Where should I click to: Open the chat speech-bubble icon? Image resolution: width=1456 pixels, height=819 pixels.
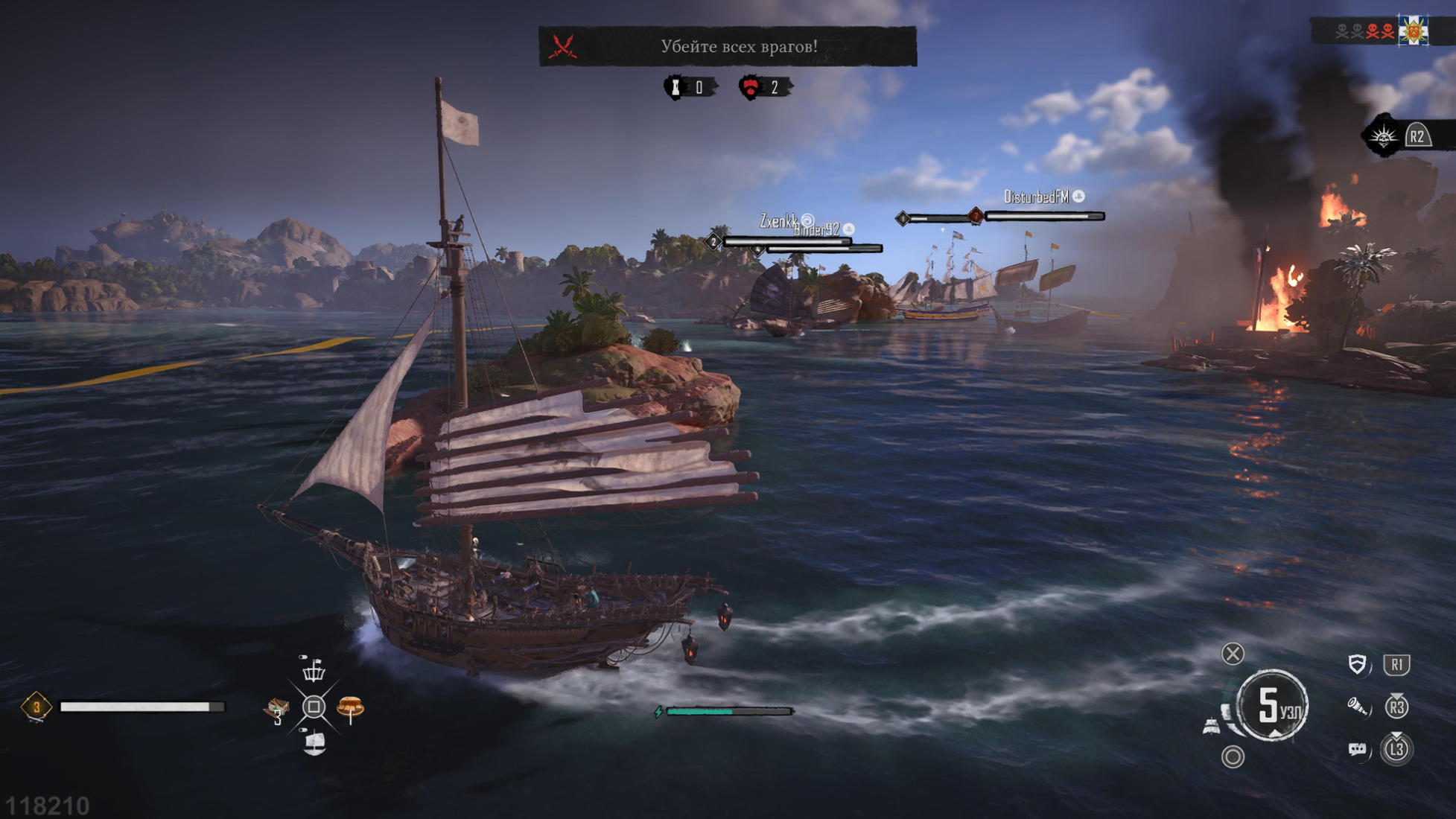pyautogui.click(x=1357, y=749)
